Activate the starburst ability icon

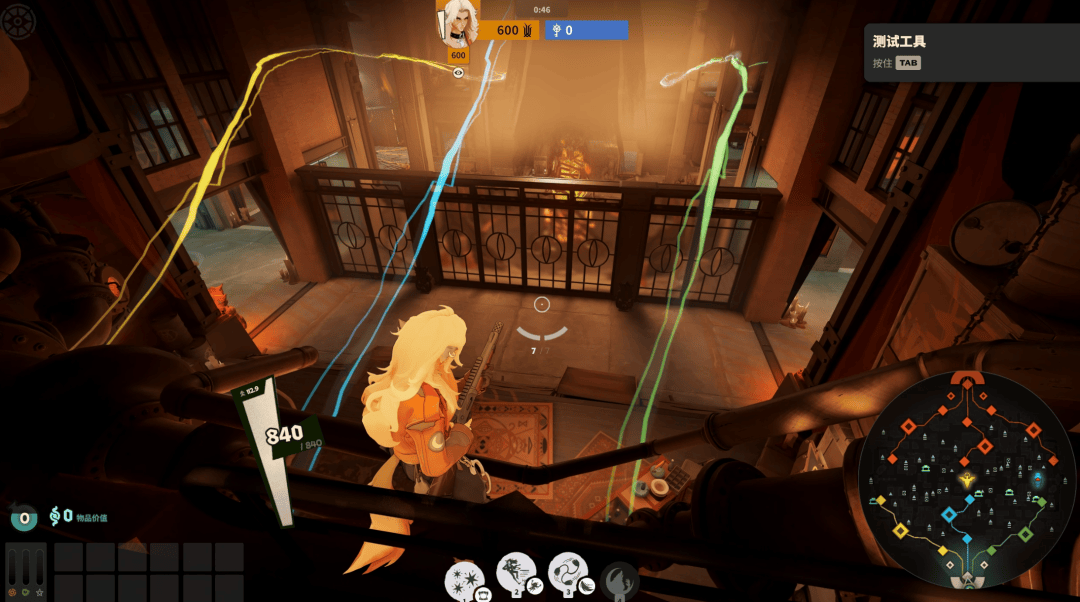(x=464, y=579)
